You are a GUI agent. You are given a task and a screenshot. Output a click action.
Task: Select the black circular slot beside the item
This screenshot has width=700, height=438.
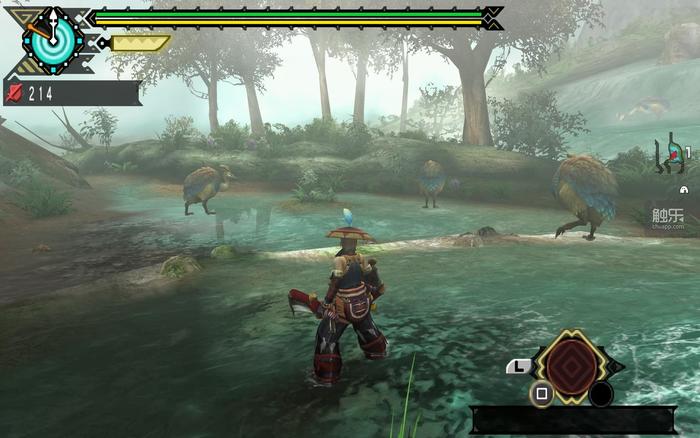tap(600, 393)
